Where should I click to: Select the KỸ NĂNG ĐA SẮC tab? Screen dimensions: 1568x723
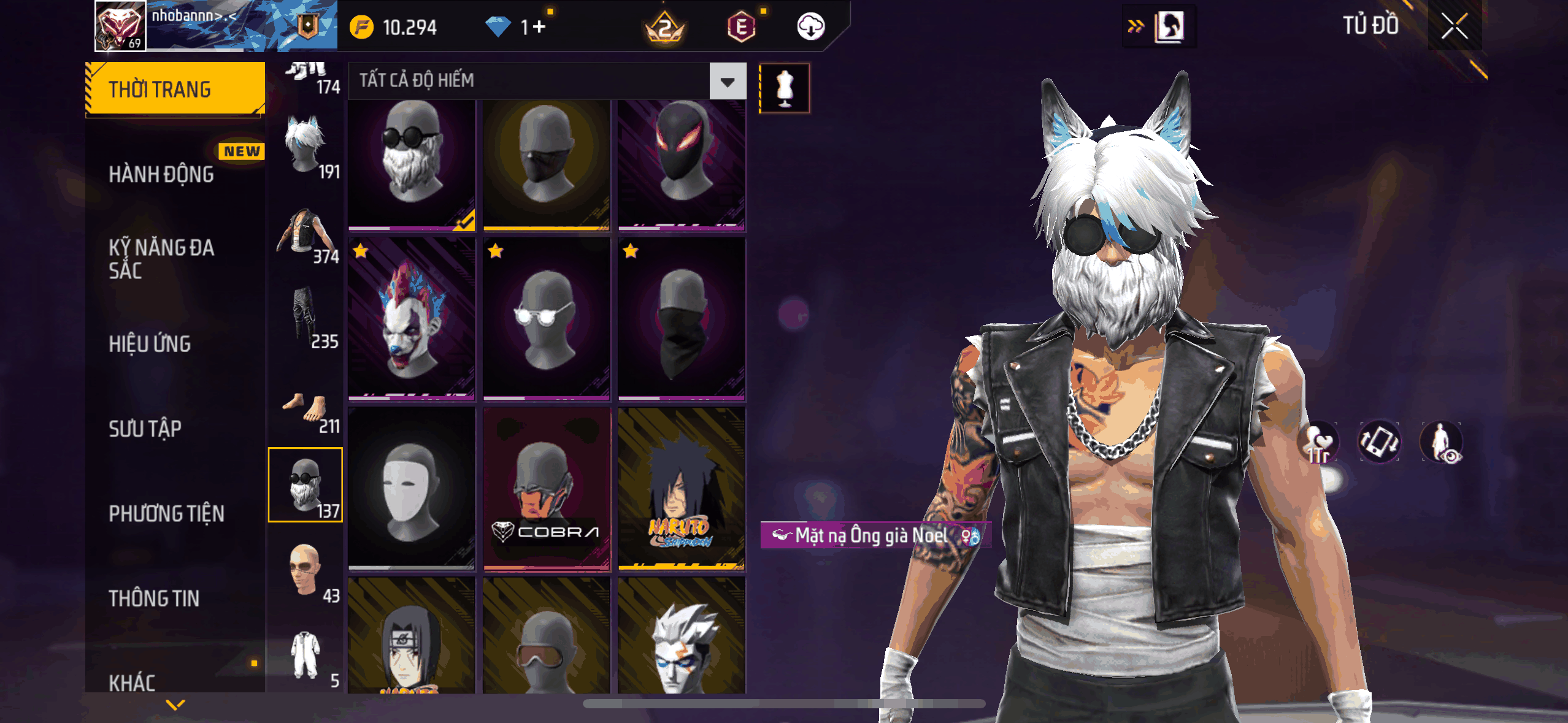click(x=161, y=259)
